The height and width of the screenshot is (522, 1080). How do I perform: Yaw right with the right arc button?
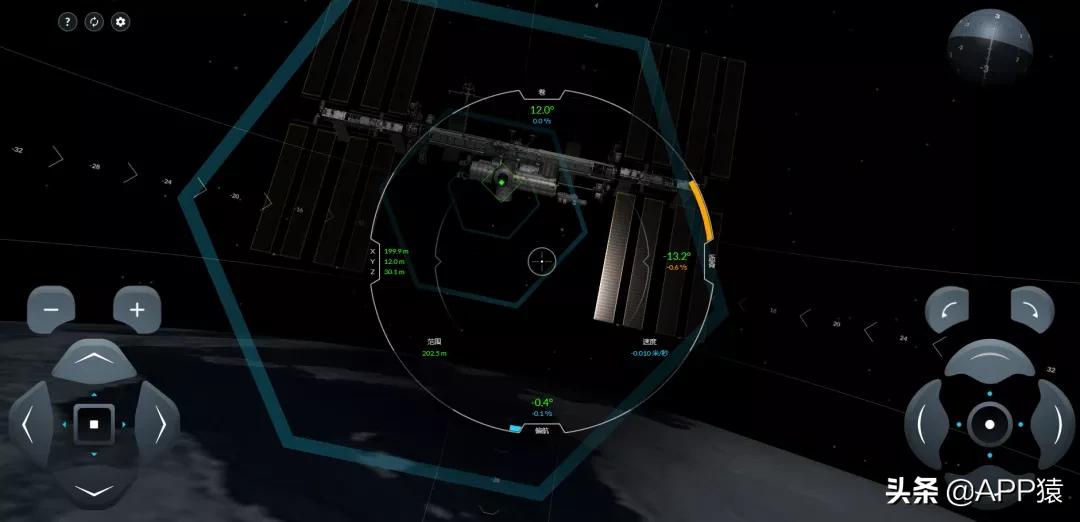[x=1053, y=424]
